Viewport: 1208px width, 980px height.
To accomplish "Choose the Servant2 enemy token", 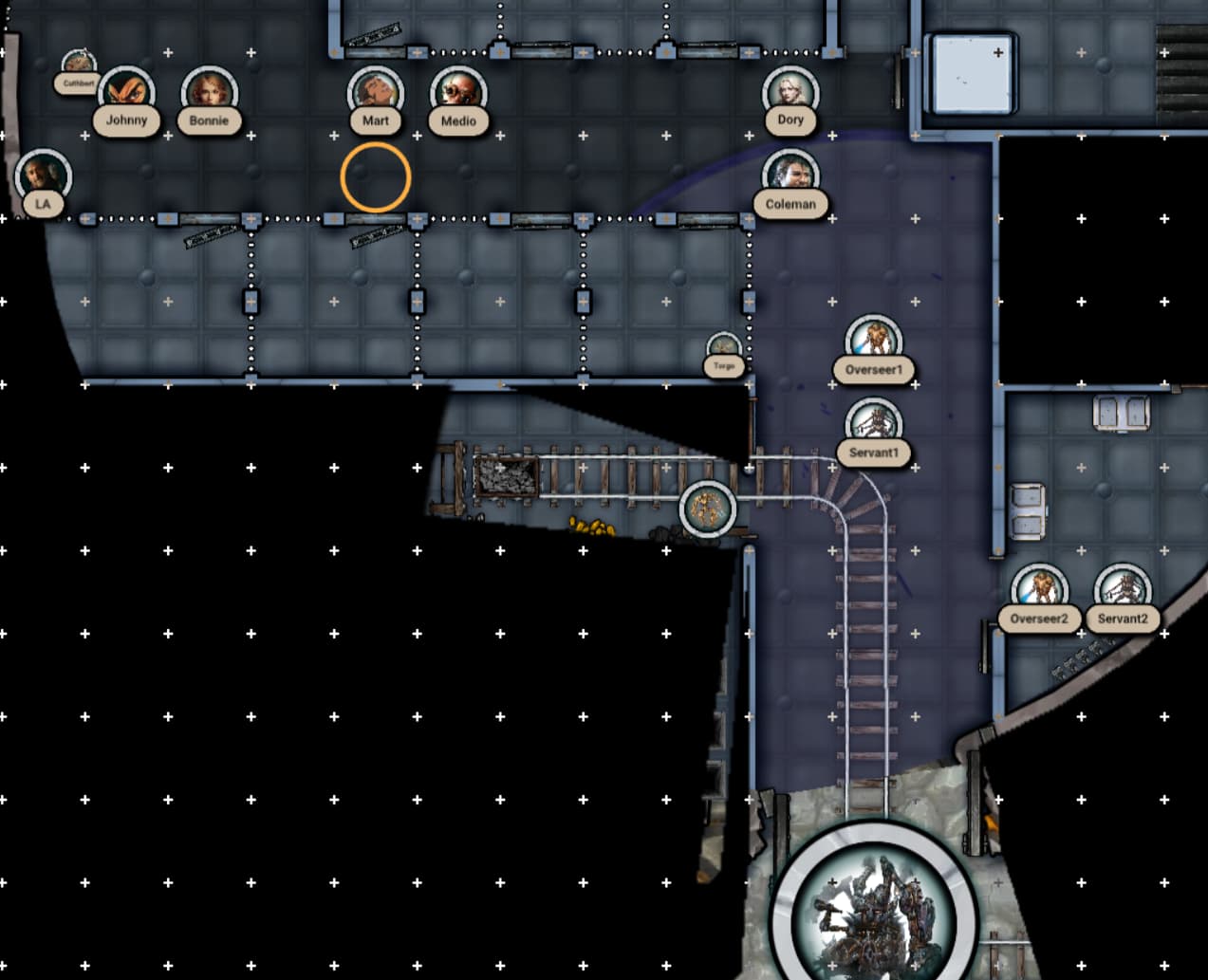I will point(1123,591).
